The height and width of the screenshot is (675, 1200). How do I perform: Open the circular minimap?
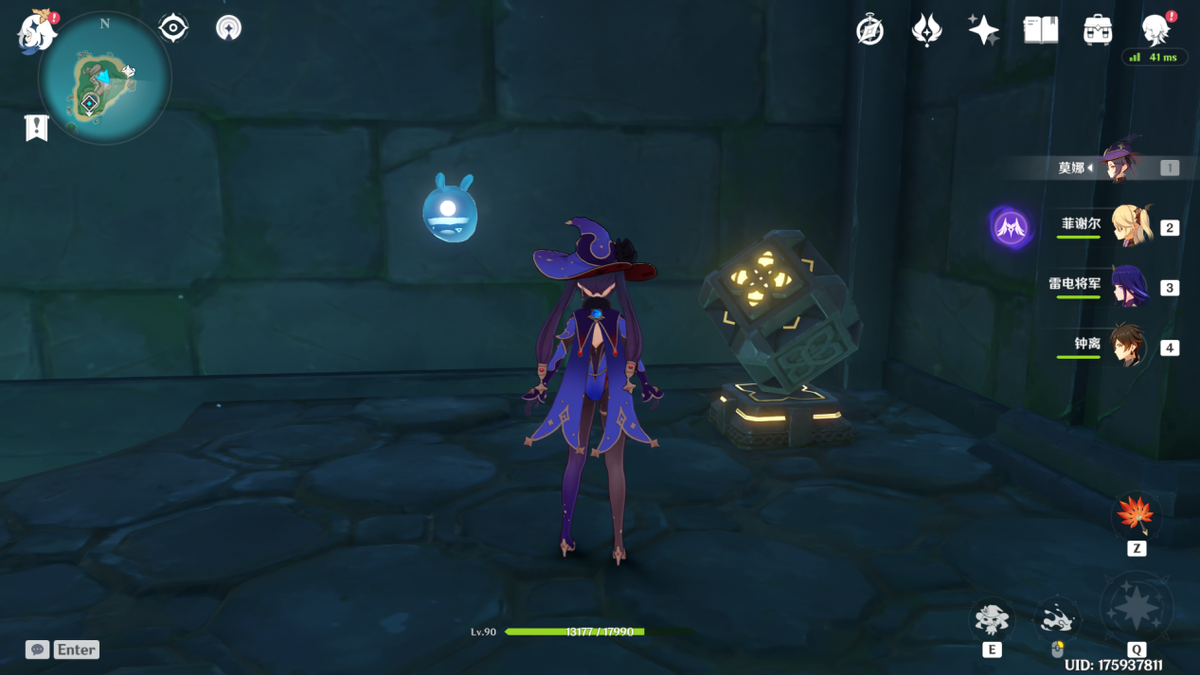[104, 78]
